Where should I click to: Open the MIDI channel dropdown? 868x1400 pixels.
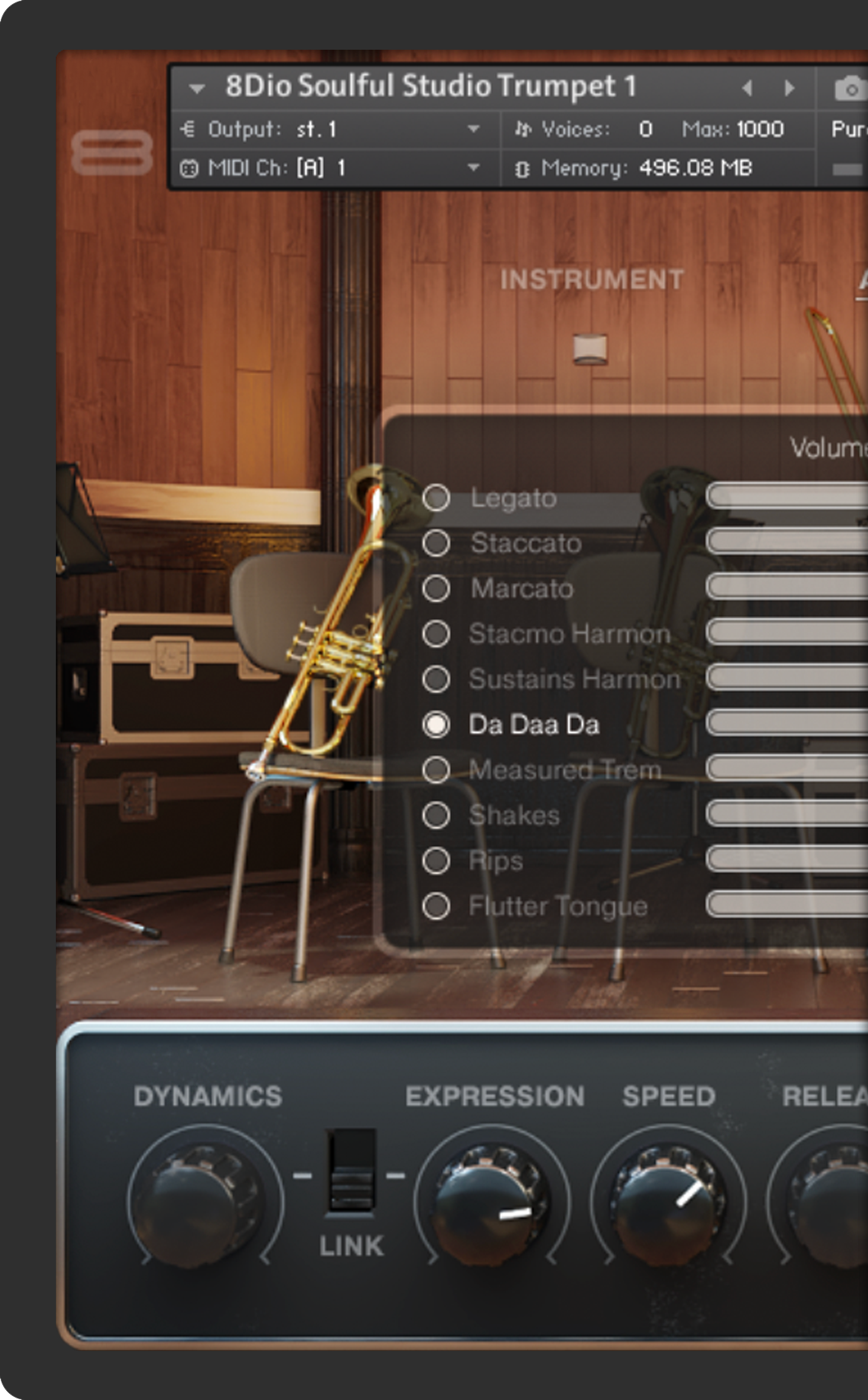473,168
